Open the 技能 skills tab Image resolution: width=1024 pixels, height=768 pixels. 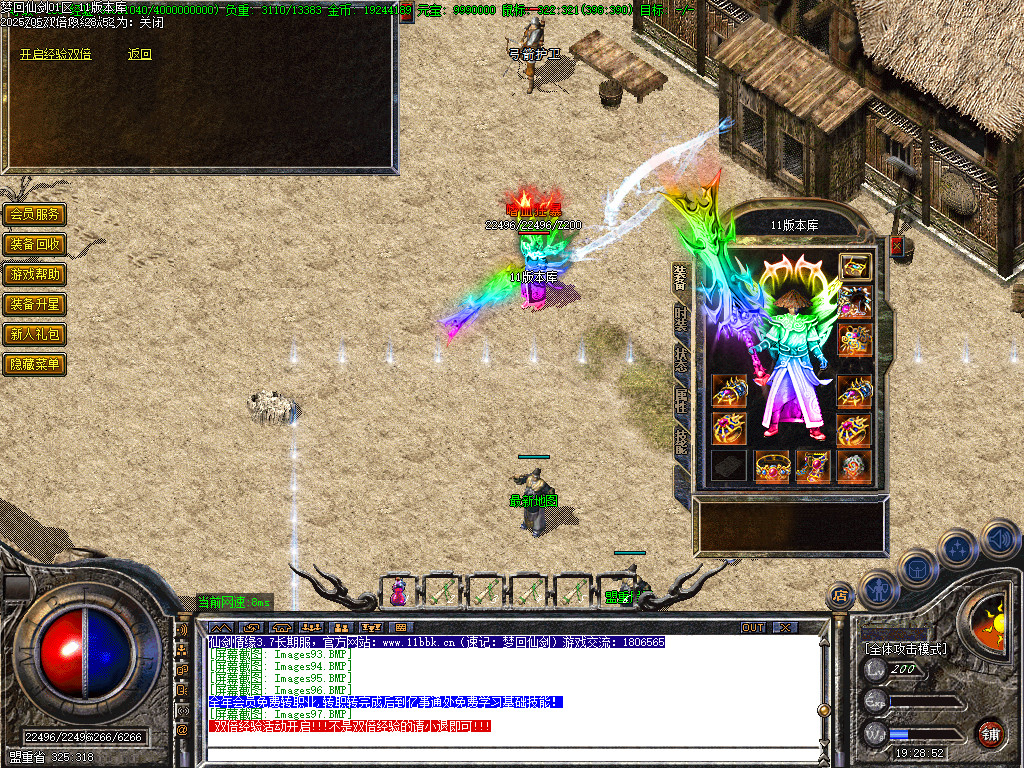click(x=681, y=441)
